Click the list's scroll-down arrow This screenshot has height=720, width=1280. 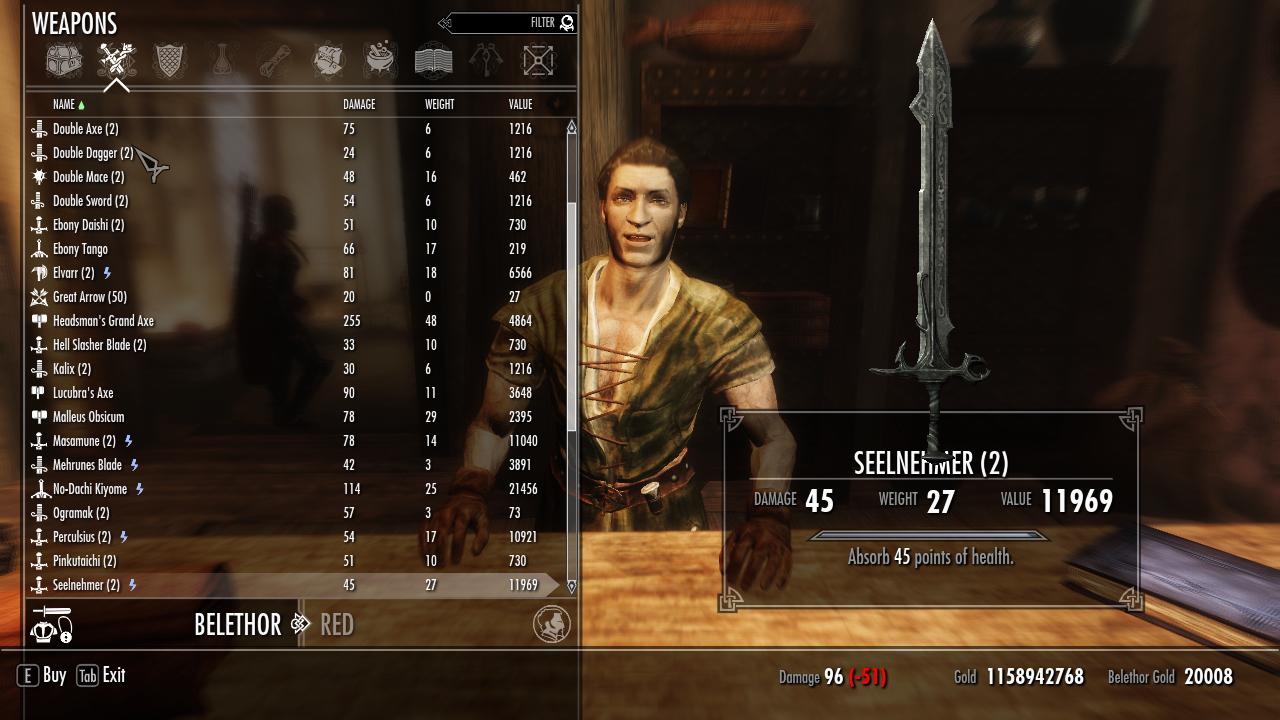click(x=572, y=587)
